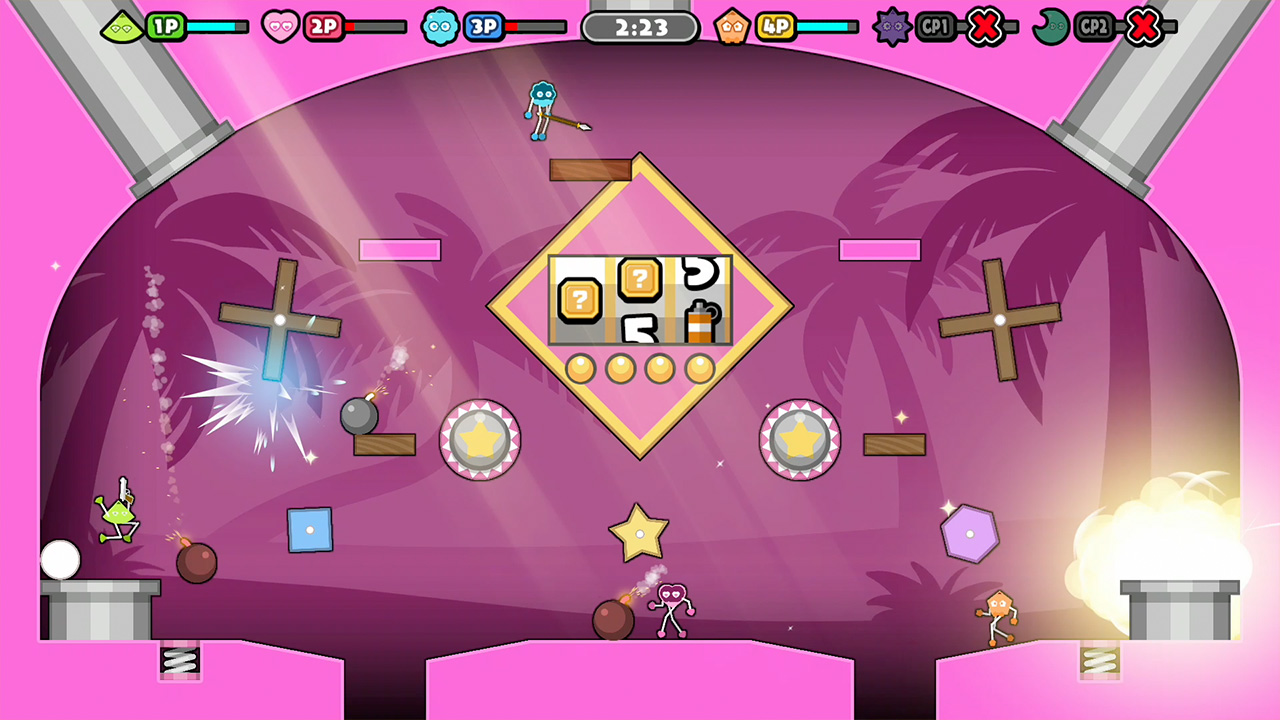Disable CP1 by clicking its red X toggle
The width and height of the screenshot is (1280, 720).
pos(984,27)
